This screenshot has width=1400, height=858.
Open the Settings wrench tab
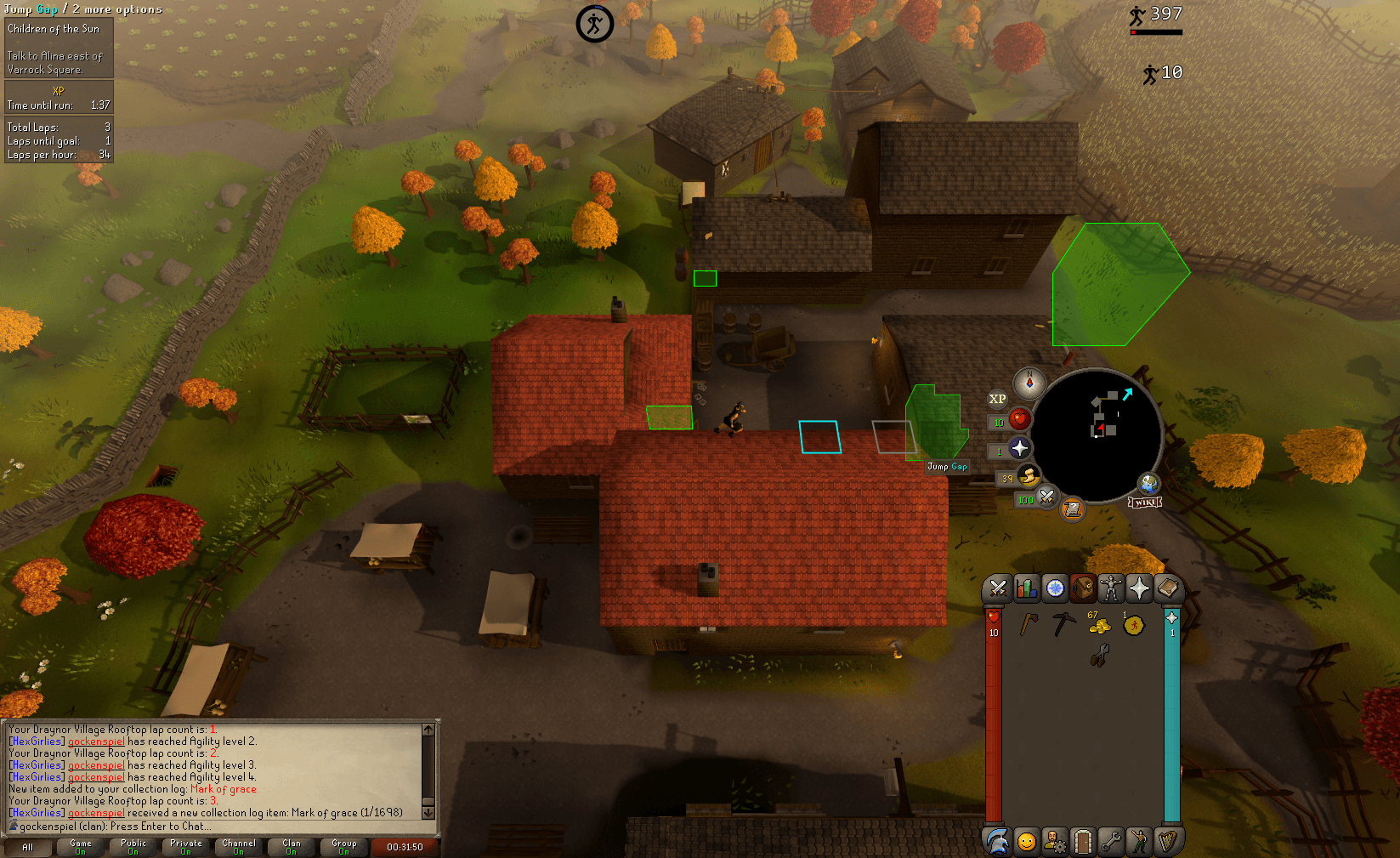[1112, 840]
